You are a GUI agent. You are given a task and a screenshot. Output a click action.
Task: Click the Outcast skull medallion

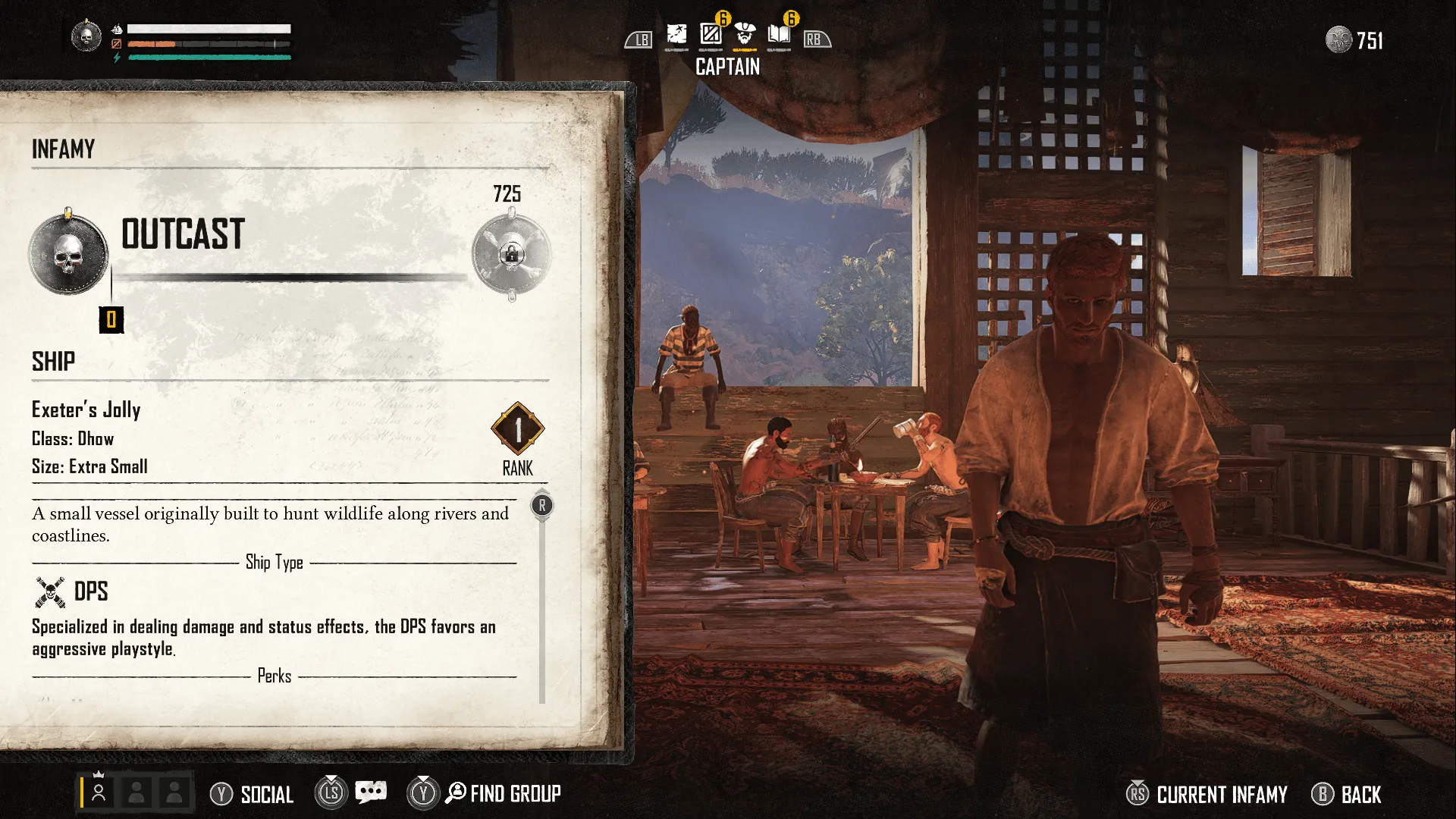pyautogui.click(x=68, y=254)
